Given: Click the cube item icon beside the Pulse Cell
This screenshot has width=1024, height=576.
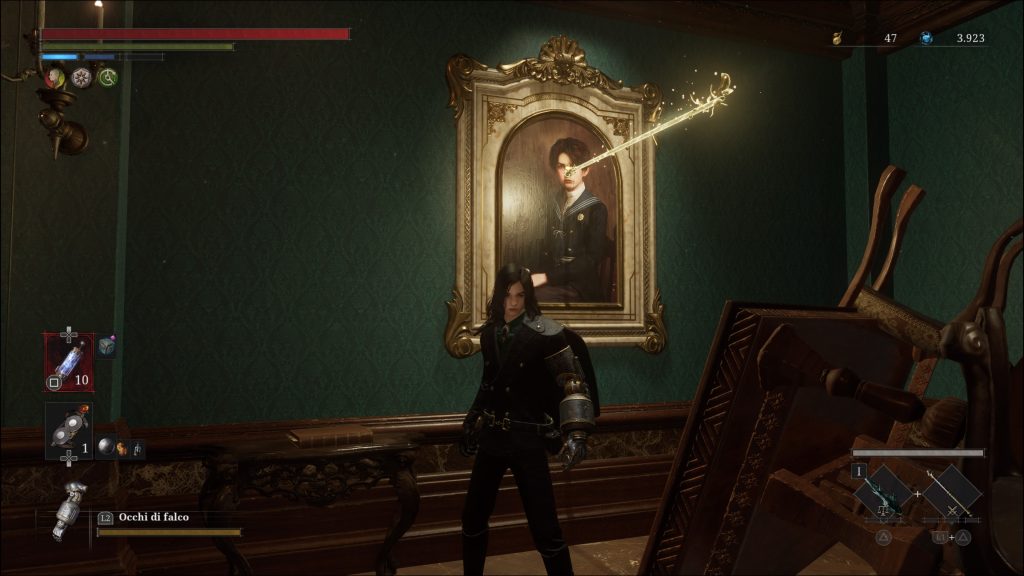Looking at the screenshot, I should tap(106, 346).
